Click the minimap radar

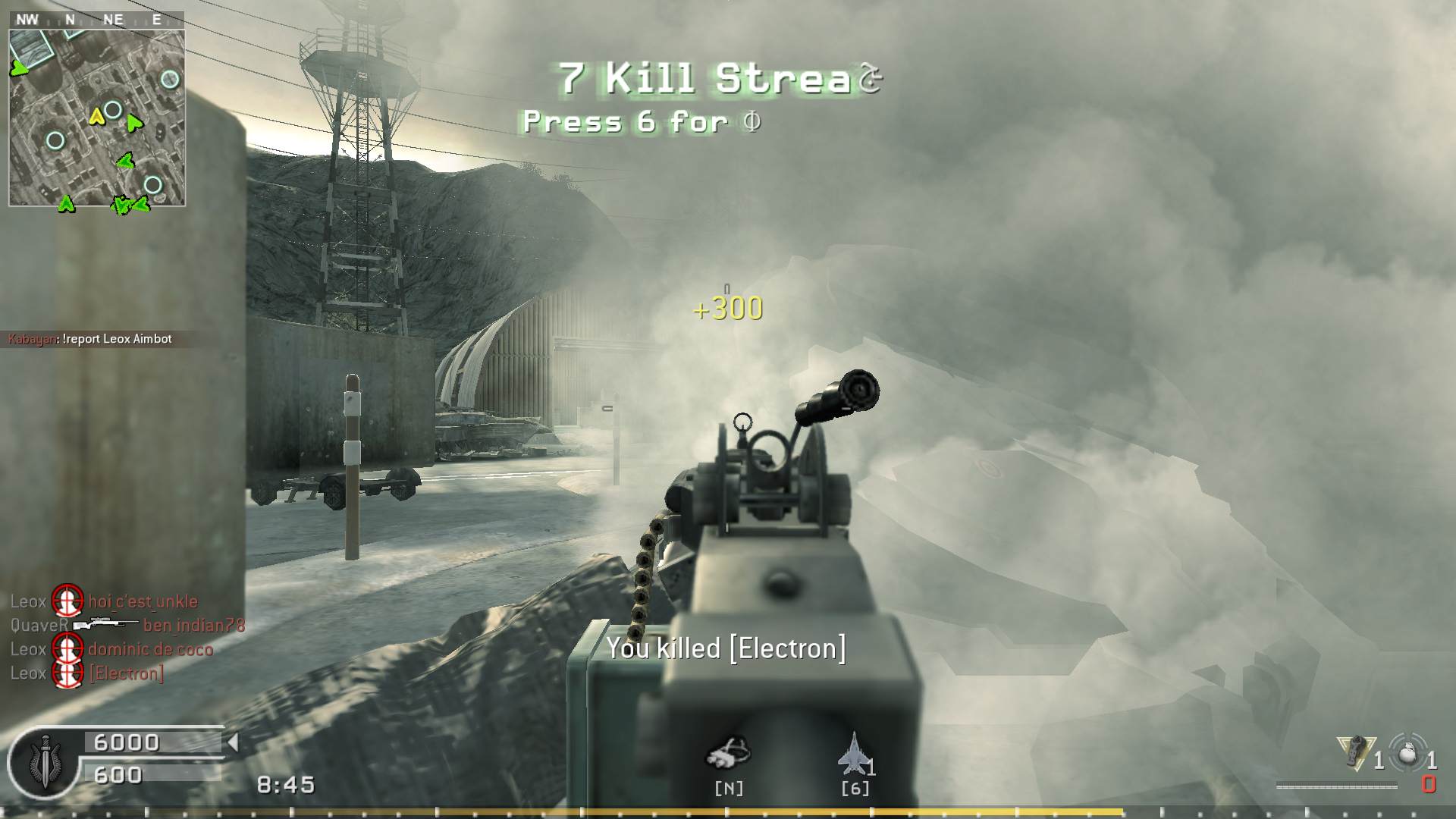coord(97,118)
